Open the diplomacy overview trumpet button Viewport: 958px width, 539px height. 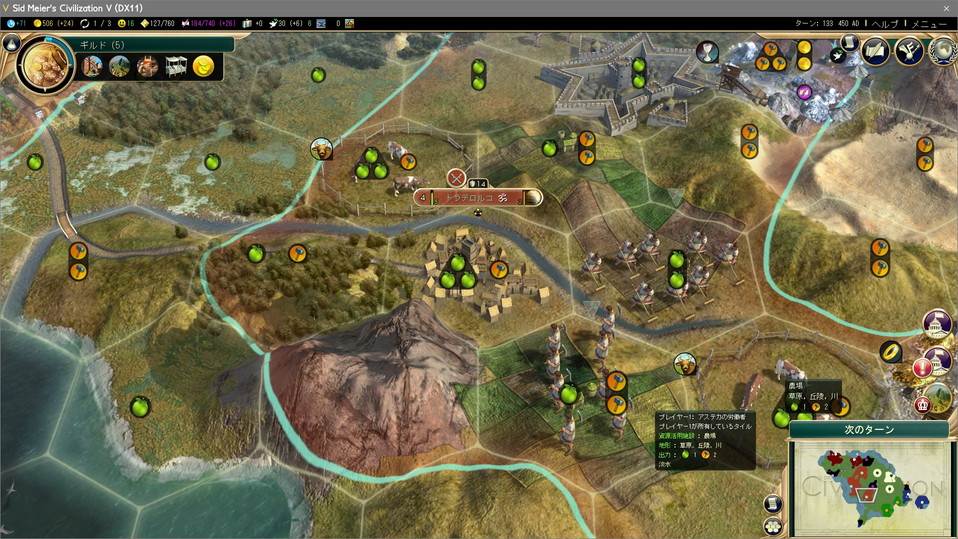click(x=909, y=50)
